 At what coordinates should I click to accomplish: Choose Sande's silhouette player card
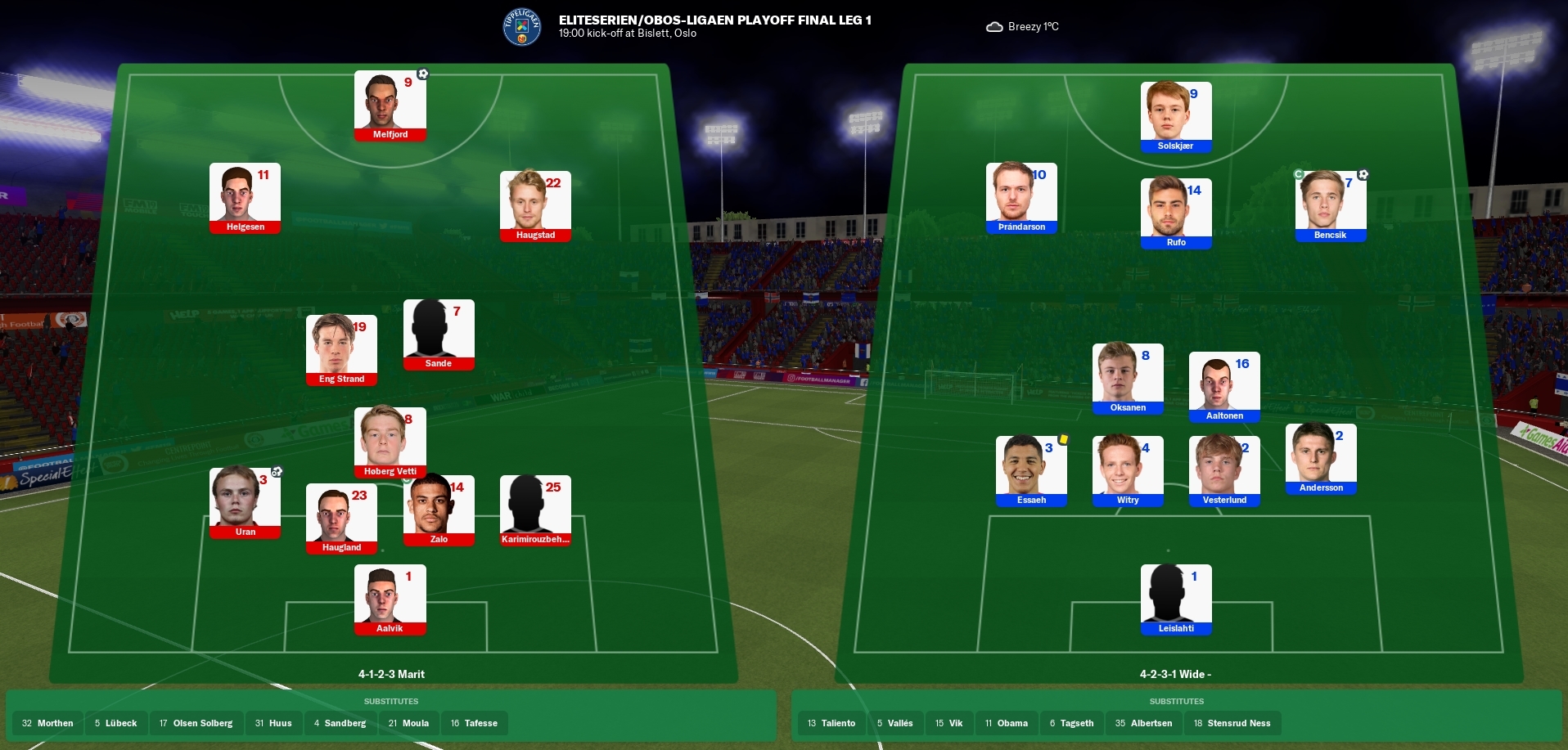coord(439,335)
